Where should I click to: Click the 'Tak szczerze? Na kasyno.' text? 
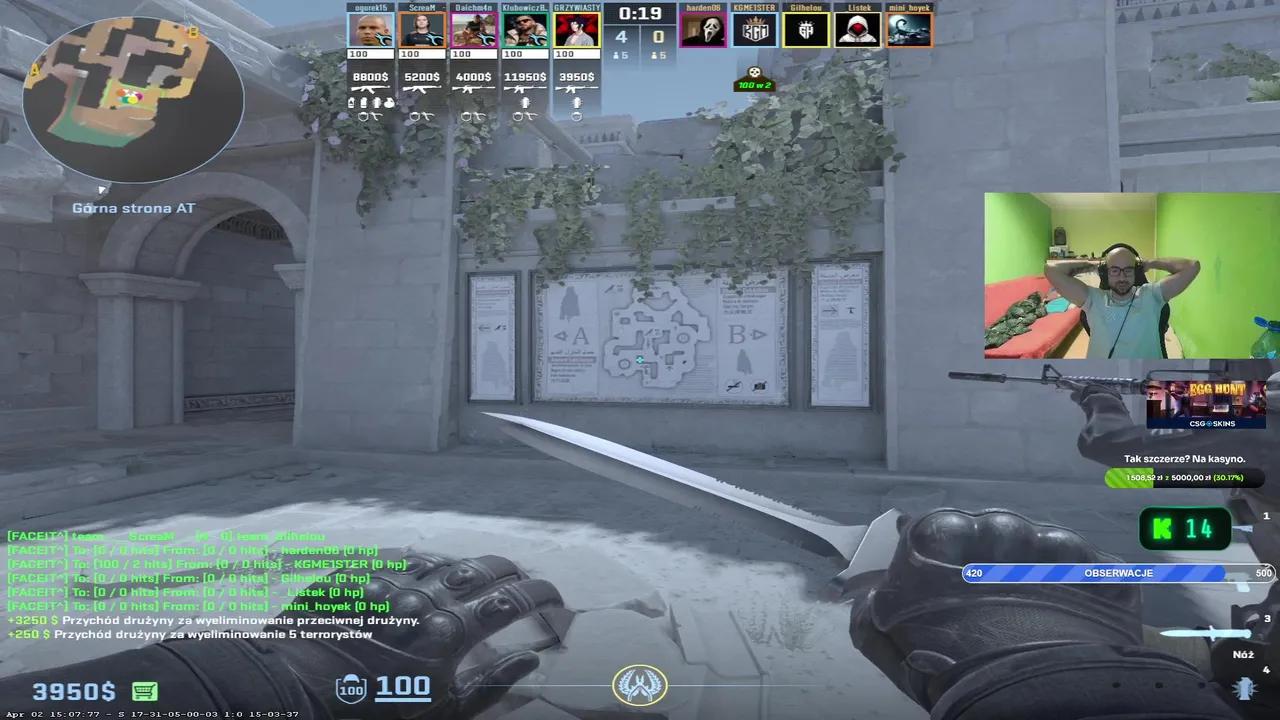point(1186,458)
